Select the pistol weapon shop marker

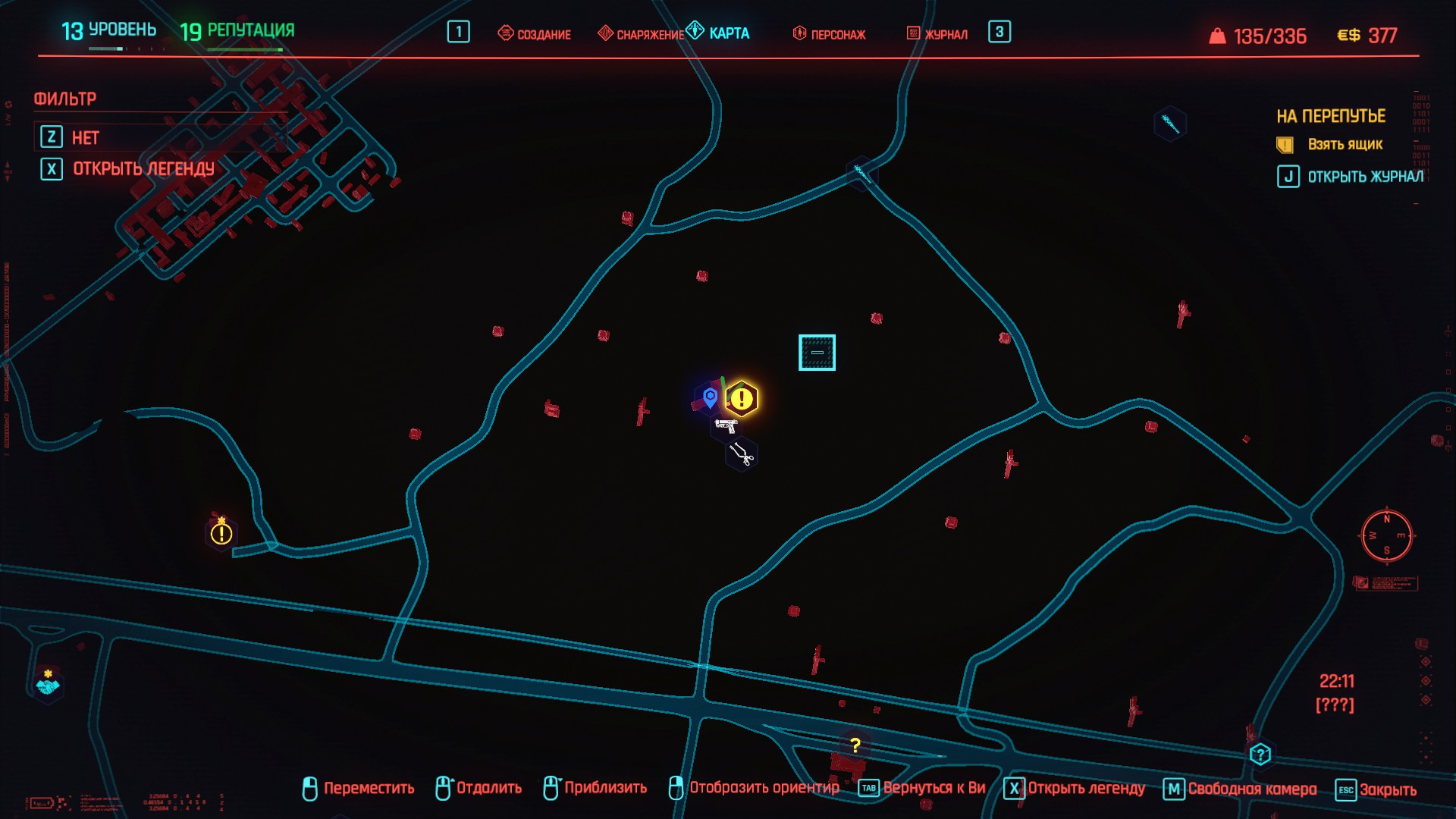pos(726,426)
